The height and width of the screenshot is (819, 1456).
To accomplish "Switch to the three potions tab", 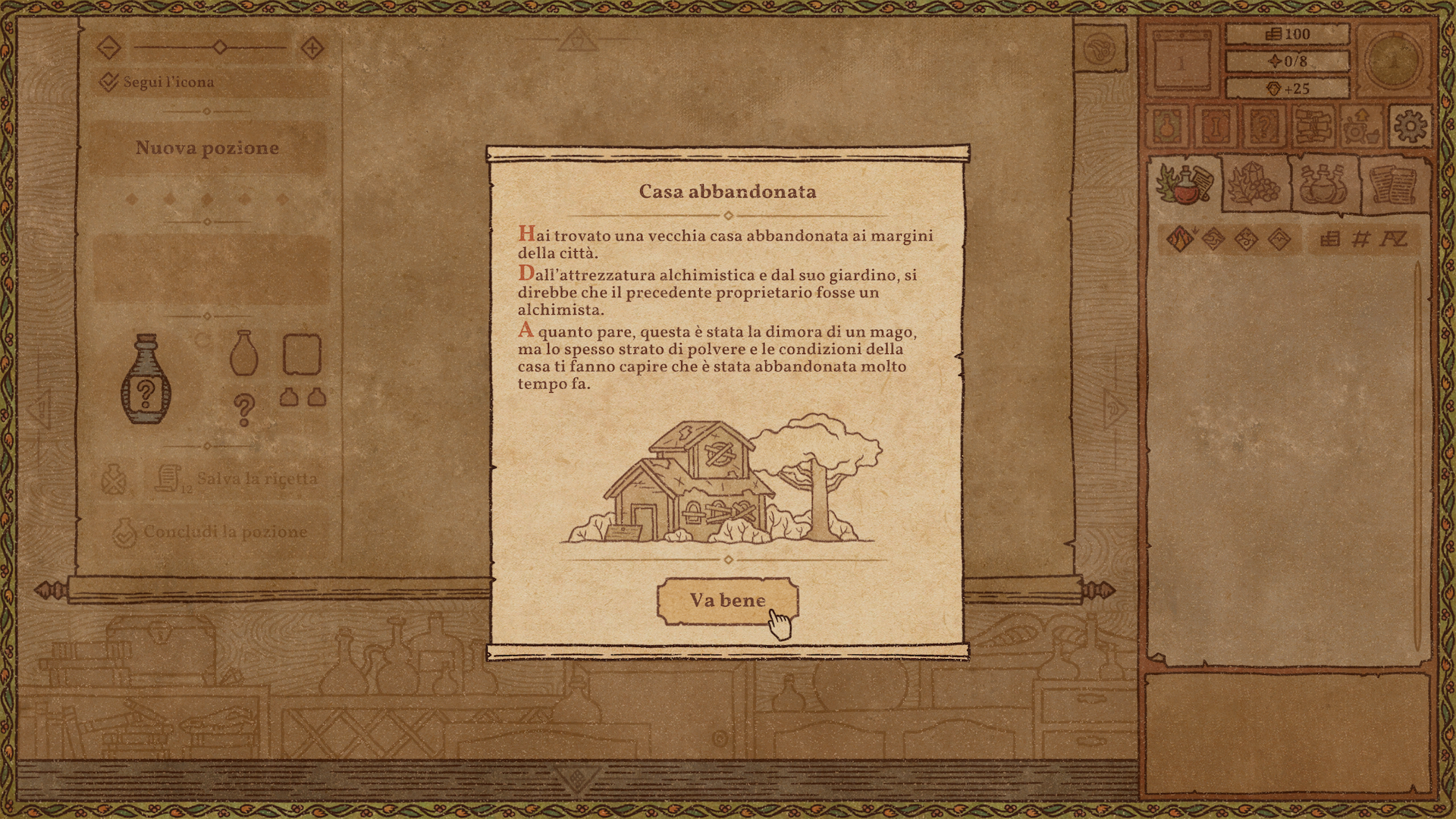I will pos(1323,184).
